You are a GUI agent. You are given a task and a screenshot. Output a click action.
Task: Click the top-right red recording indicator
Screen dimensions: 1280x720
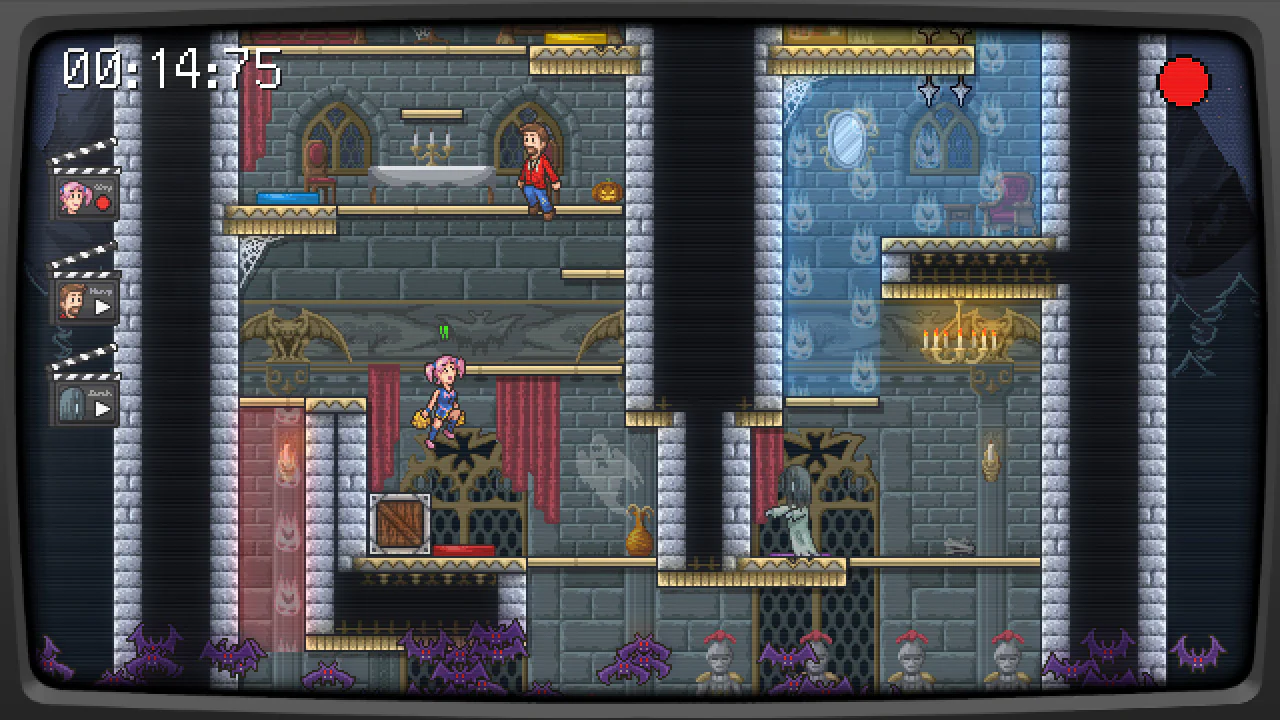point(1185,82)
